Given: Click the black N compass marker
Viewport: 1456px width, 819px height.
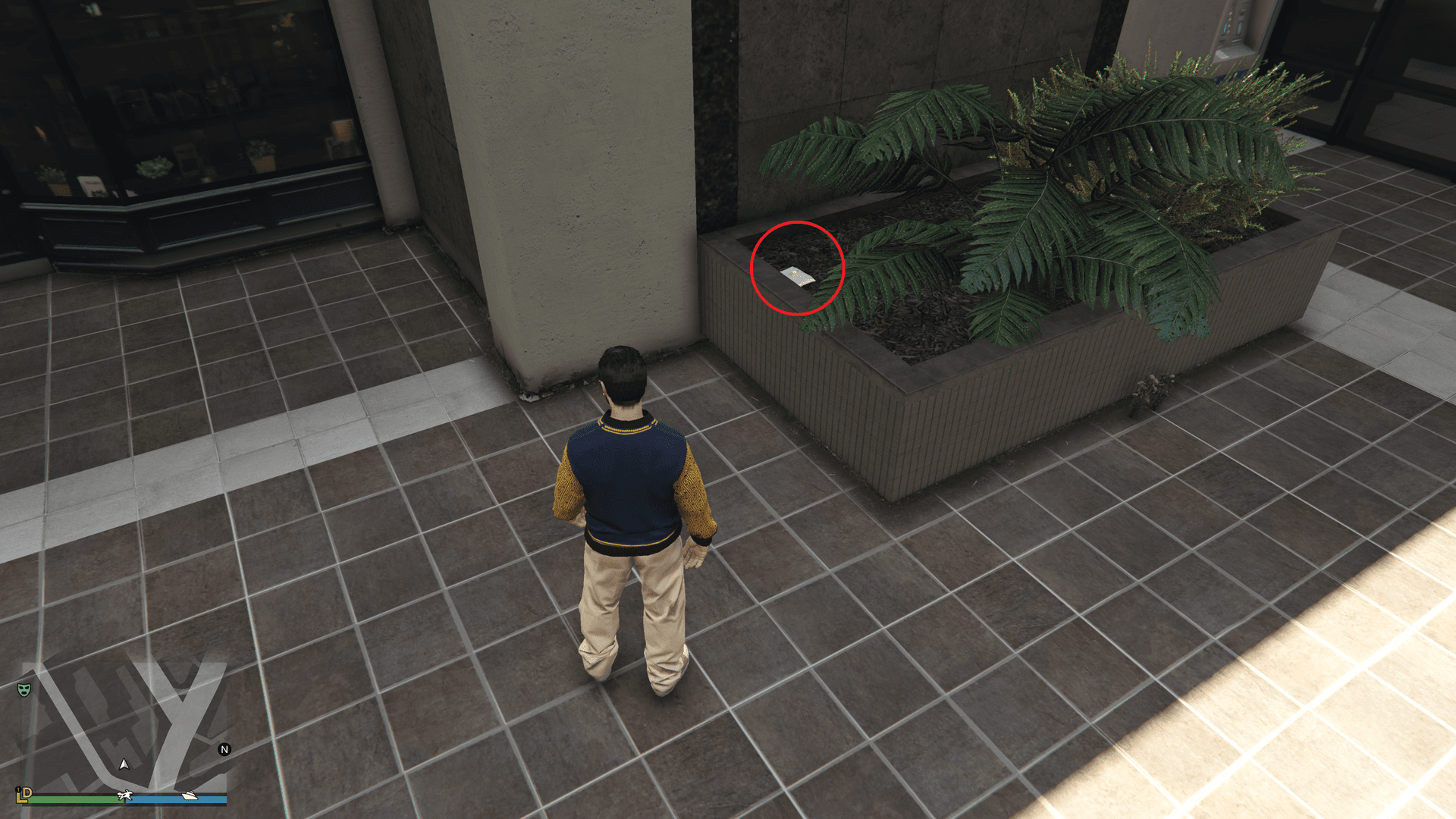Looking at the screenshot, I should point(224,749).
